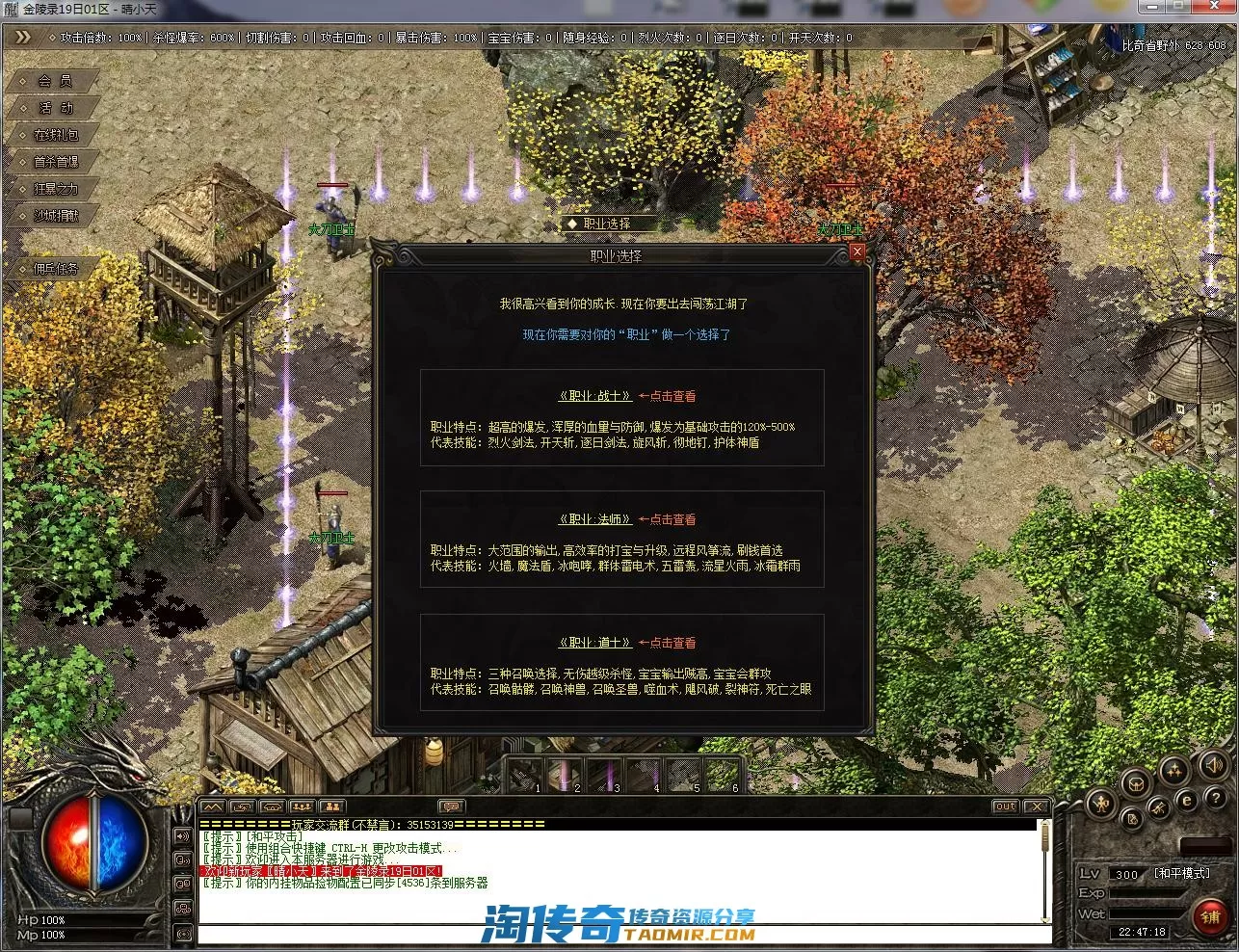Image resolution: width=1239 pixels, height=952 pixels.
Task: Open the 活动 events menu
Action: [55, 108]
